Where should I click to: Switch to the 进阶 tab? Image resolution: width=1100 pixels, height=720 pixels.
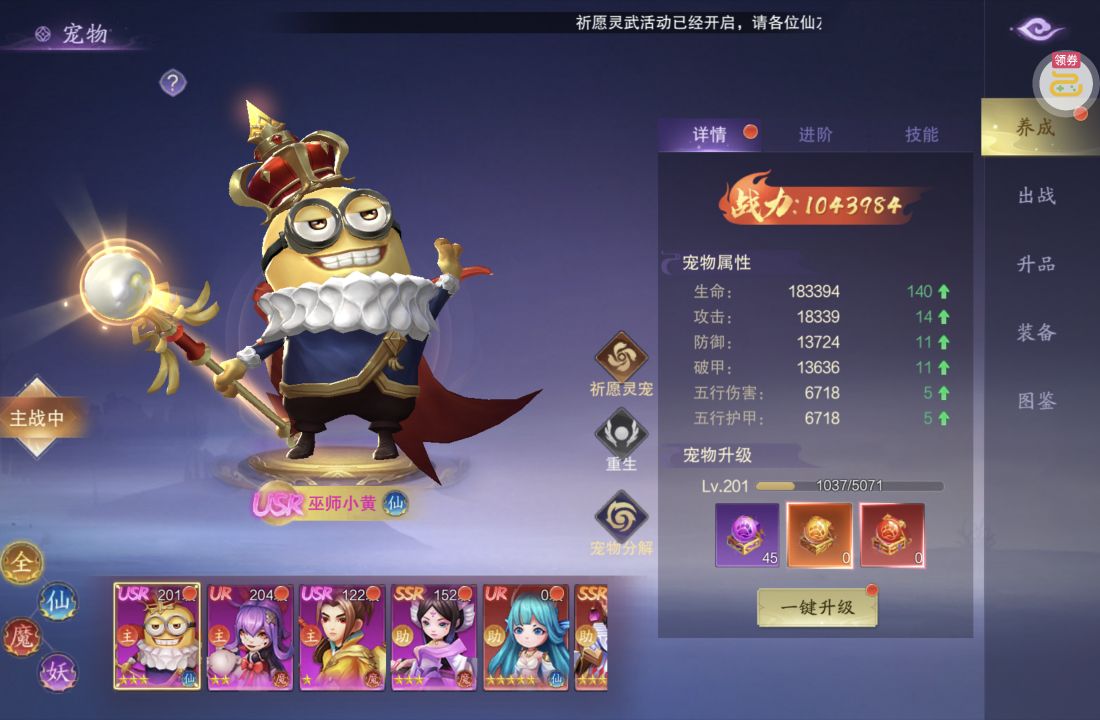tap(815, 135)
